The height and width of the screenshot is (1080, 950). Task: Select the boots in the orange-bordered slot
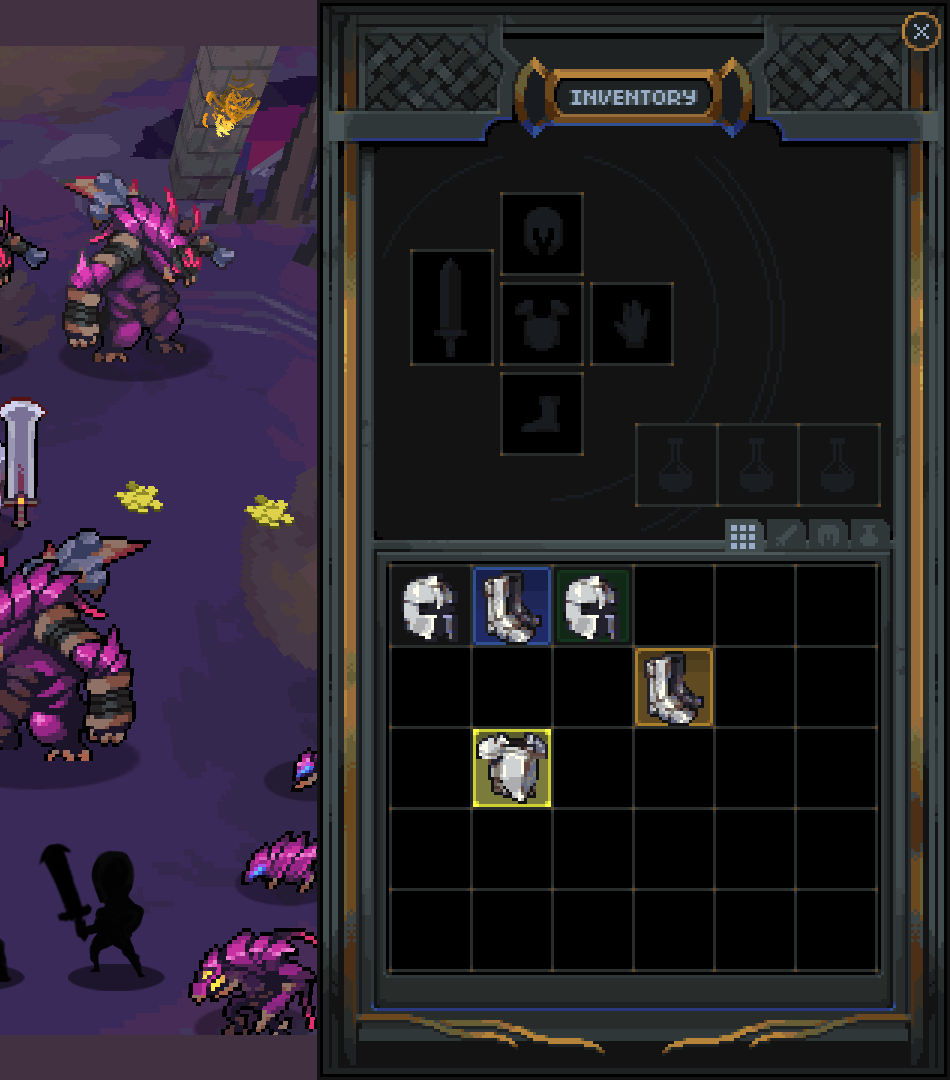tap(674, 686)
